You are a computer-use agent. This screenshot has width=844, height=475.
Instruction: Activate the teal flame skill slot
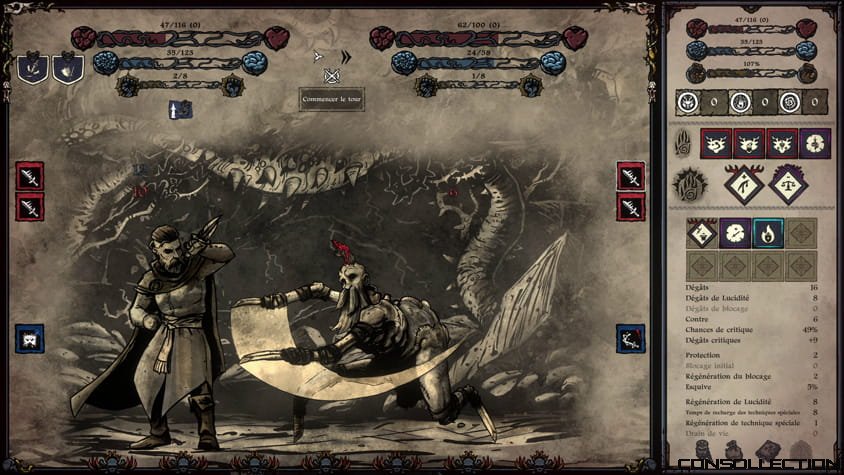(x=768, y=233)
